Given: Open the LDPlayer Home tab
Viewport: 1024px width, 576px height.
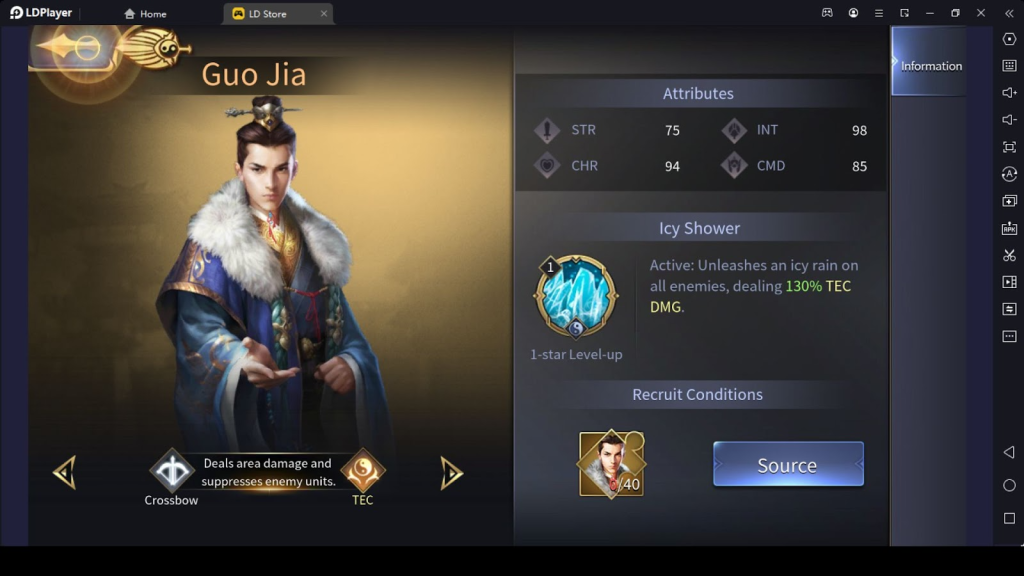Looking at the screenshot, I should (146, 14).
